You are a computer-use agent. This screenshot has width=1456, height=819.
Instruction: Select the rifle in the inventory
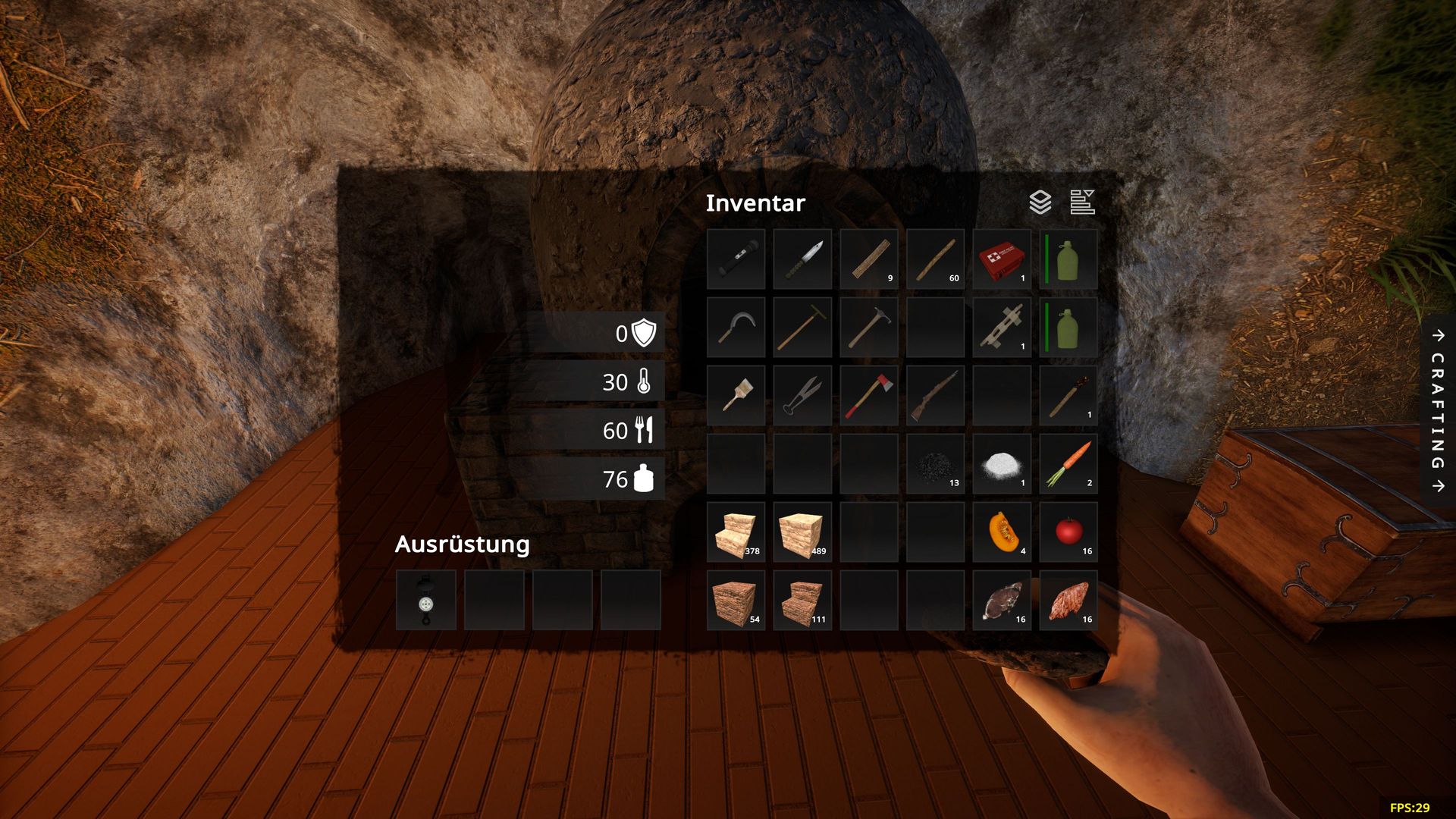[935, 396]
